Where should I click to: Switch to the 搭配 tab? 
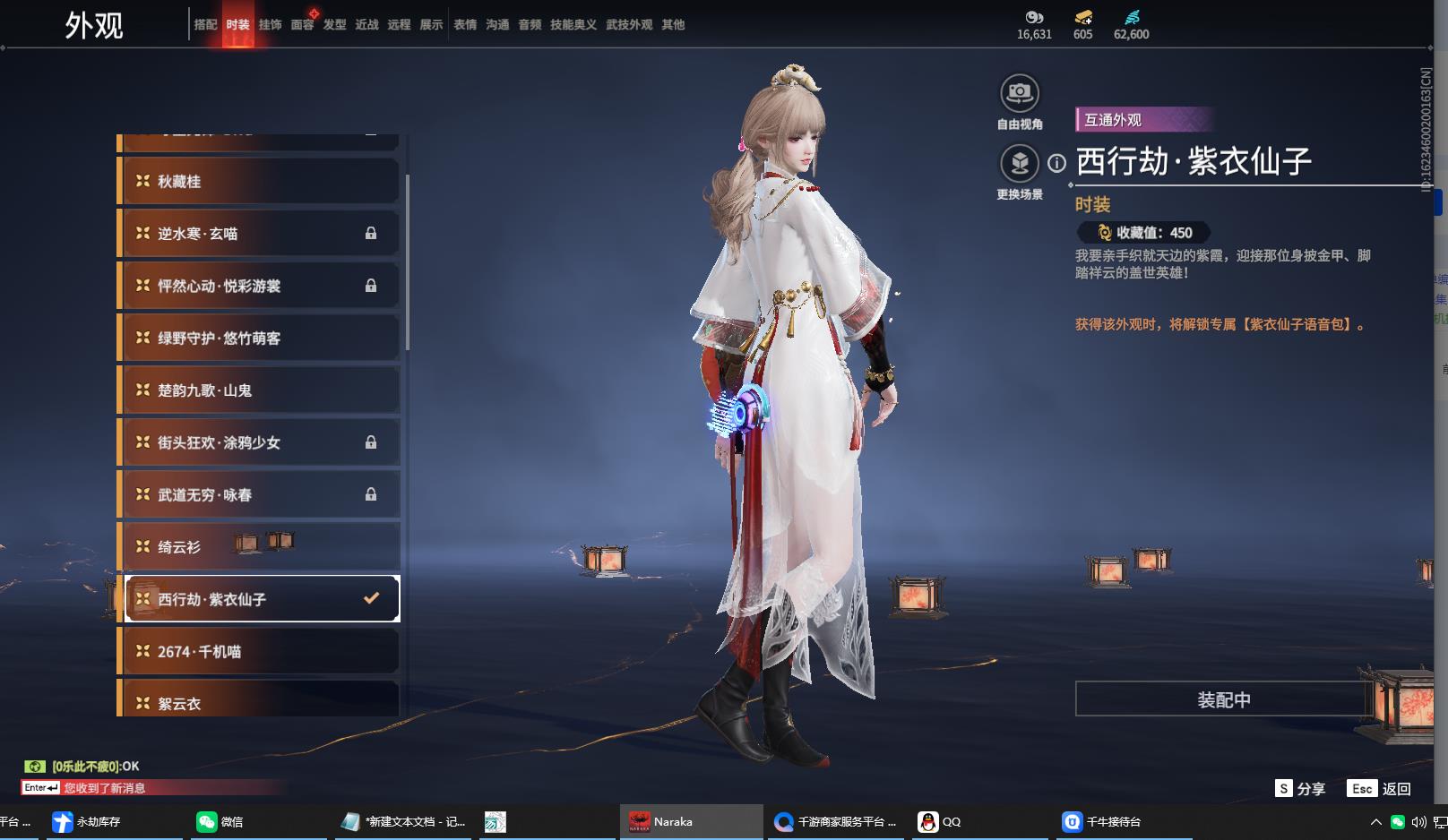click(x=205, y=25)
